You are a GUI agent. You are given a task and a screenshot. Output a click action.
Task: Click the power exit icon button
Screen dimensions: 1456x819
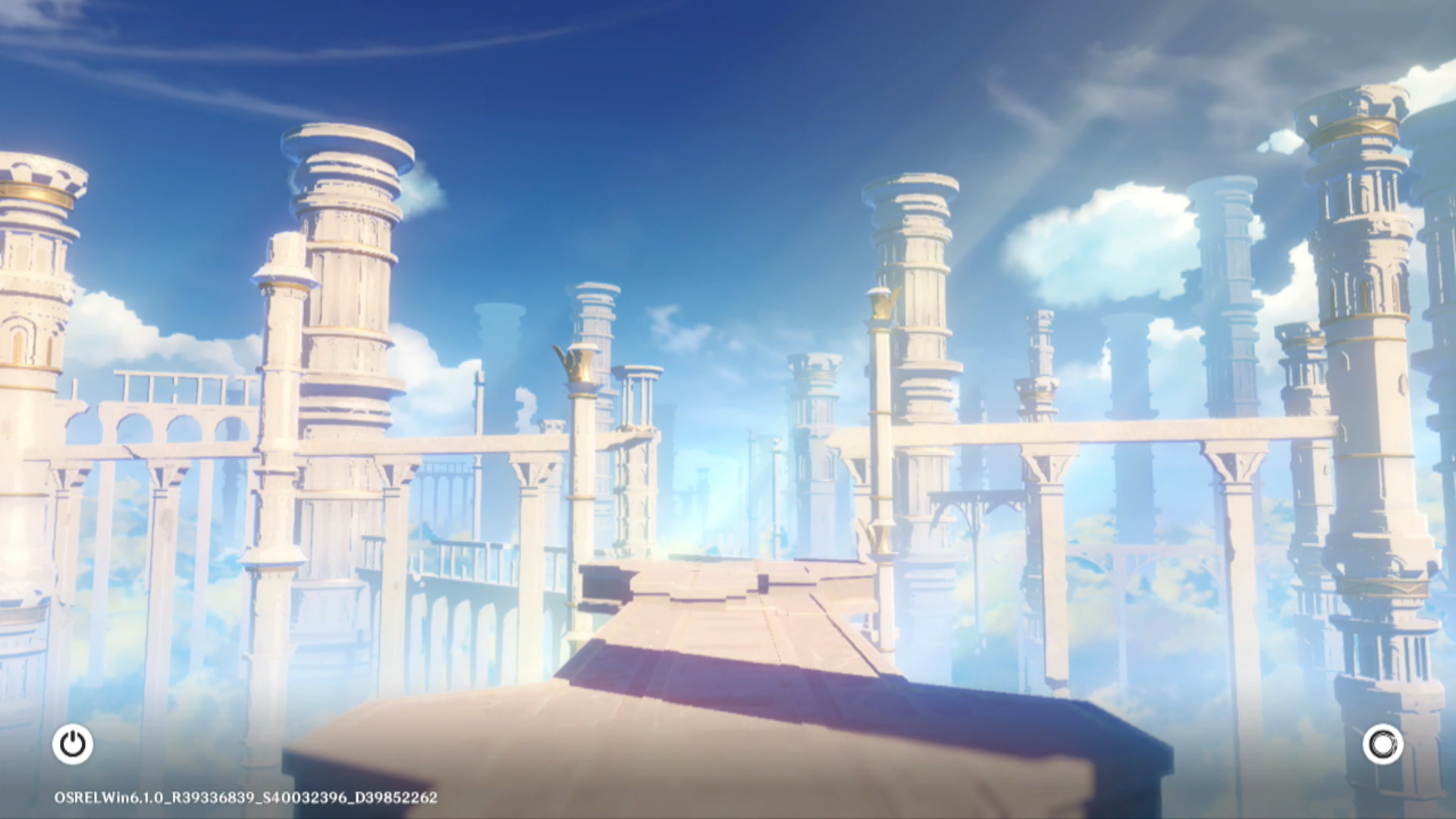(73, 744)
